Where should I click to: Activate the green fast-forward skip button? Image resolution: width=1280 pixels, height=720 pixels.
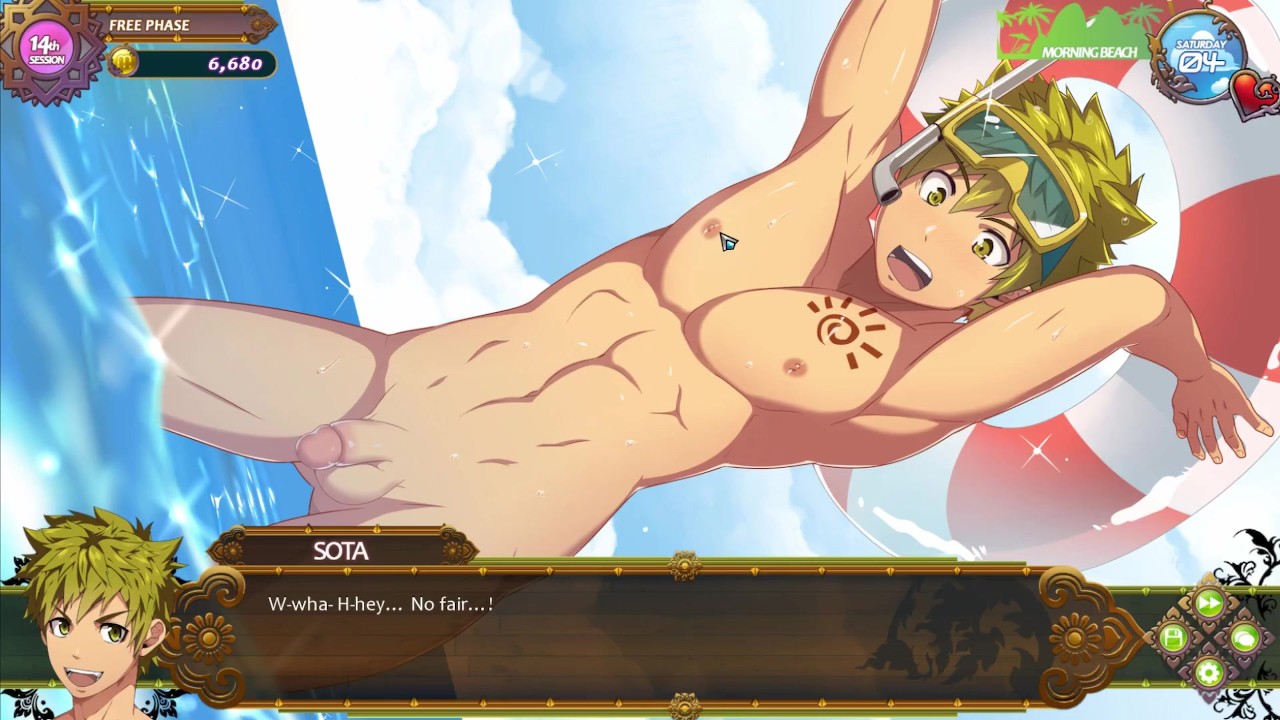coord(1208,603)
